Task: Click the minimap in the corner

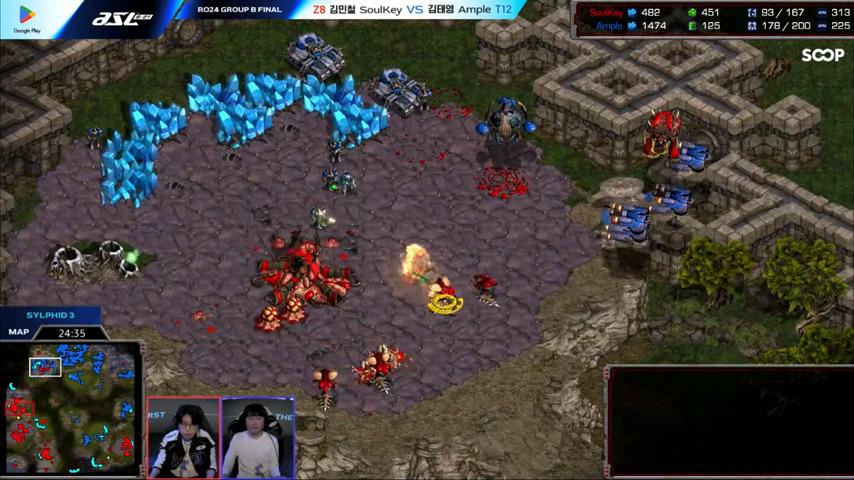Action: pos(70,408)
